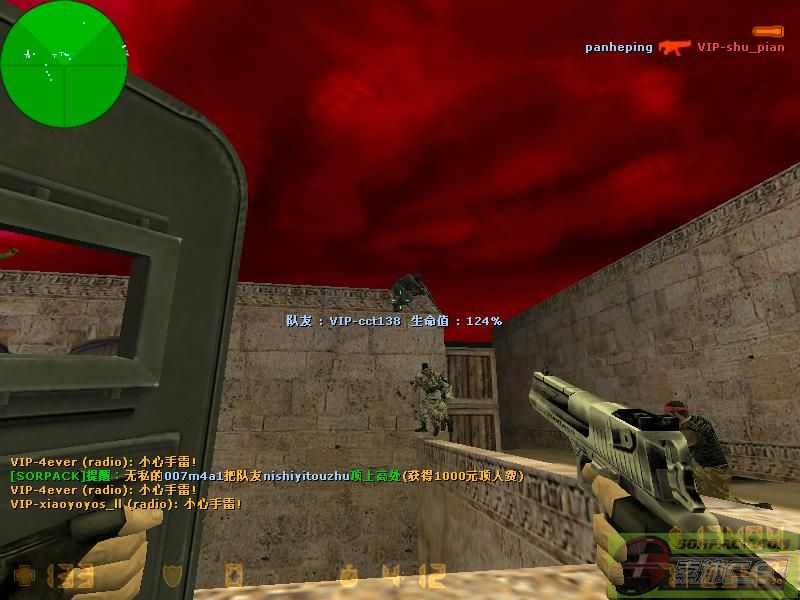
Task: Click the armor shield icon
Action: coord(174,576)
